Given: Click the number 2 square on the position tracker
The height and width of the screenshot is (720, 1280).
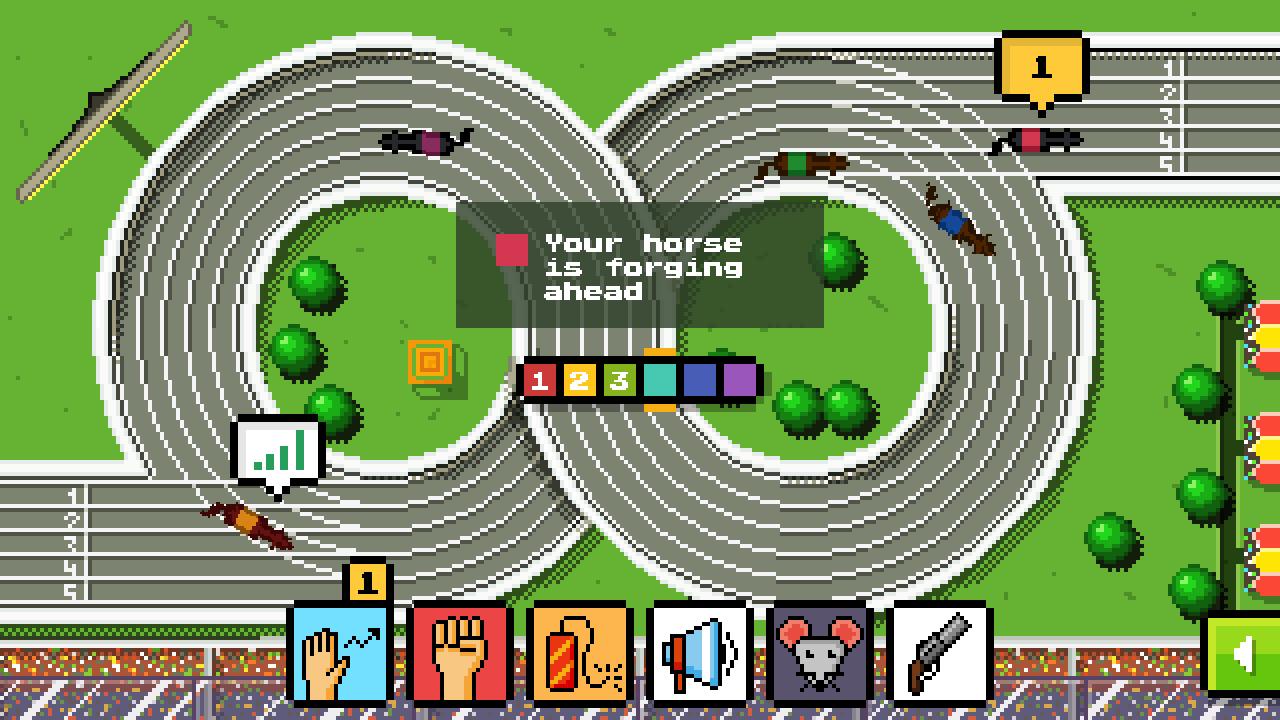Looking at the screenshot, I should [x=579, y=380].
